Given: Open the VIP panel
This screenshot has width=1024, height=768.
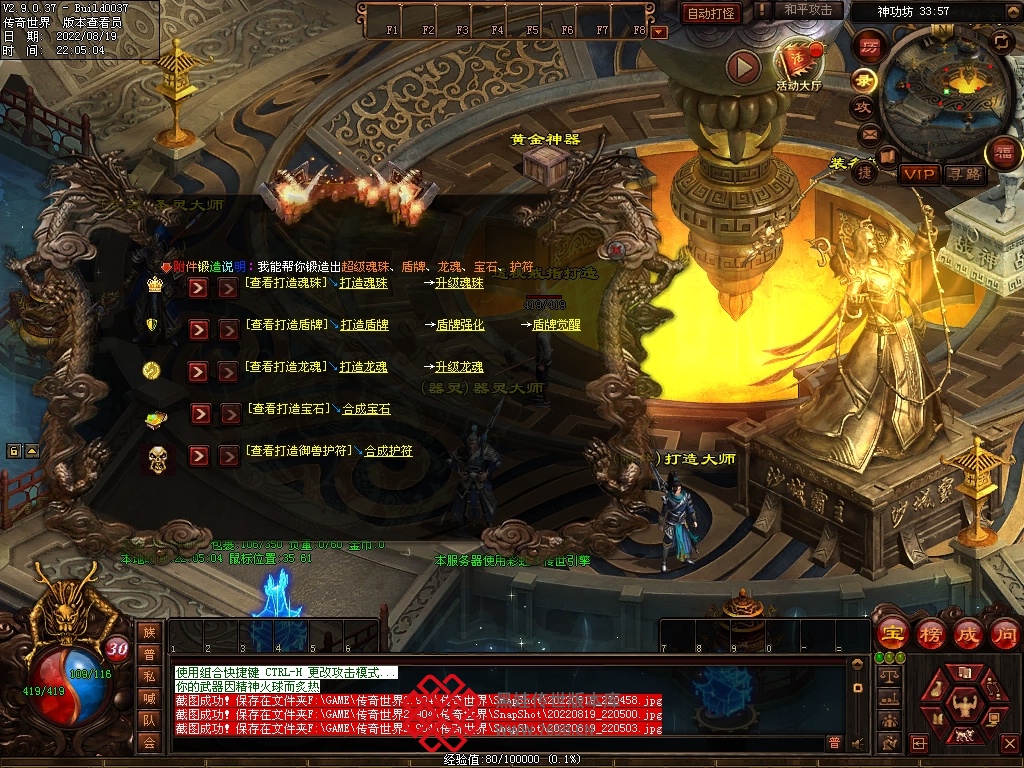Looking at the screenshot, I should coord(918,174).
